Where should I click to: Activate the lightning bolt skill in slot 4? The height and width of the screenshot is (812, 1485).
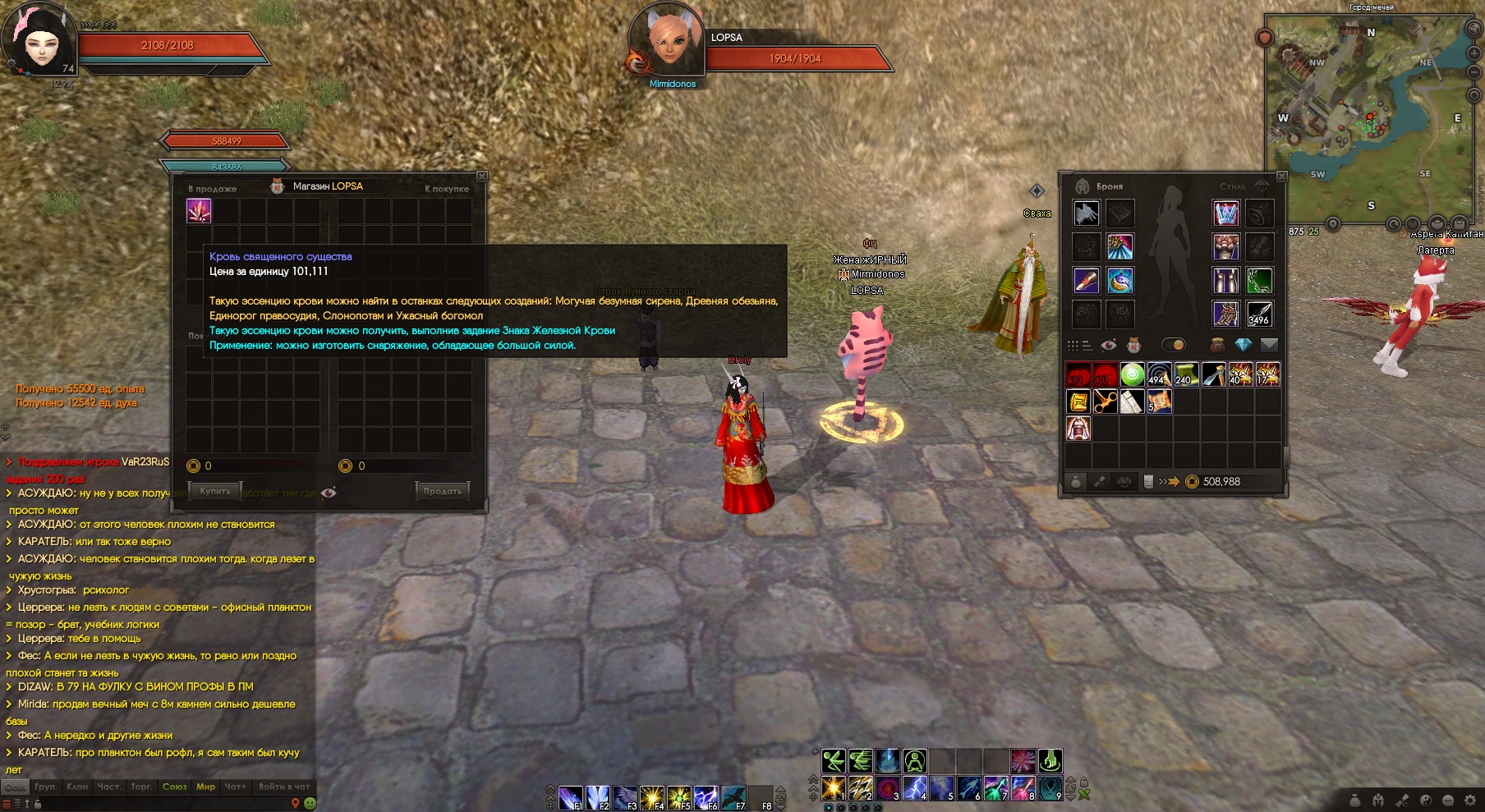(914, 788)
